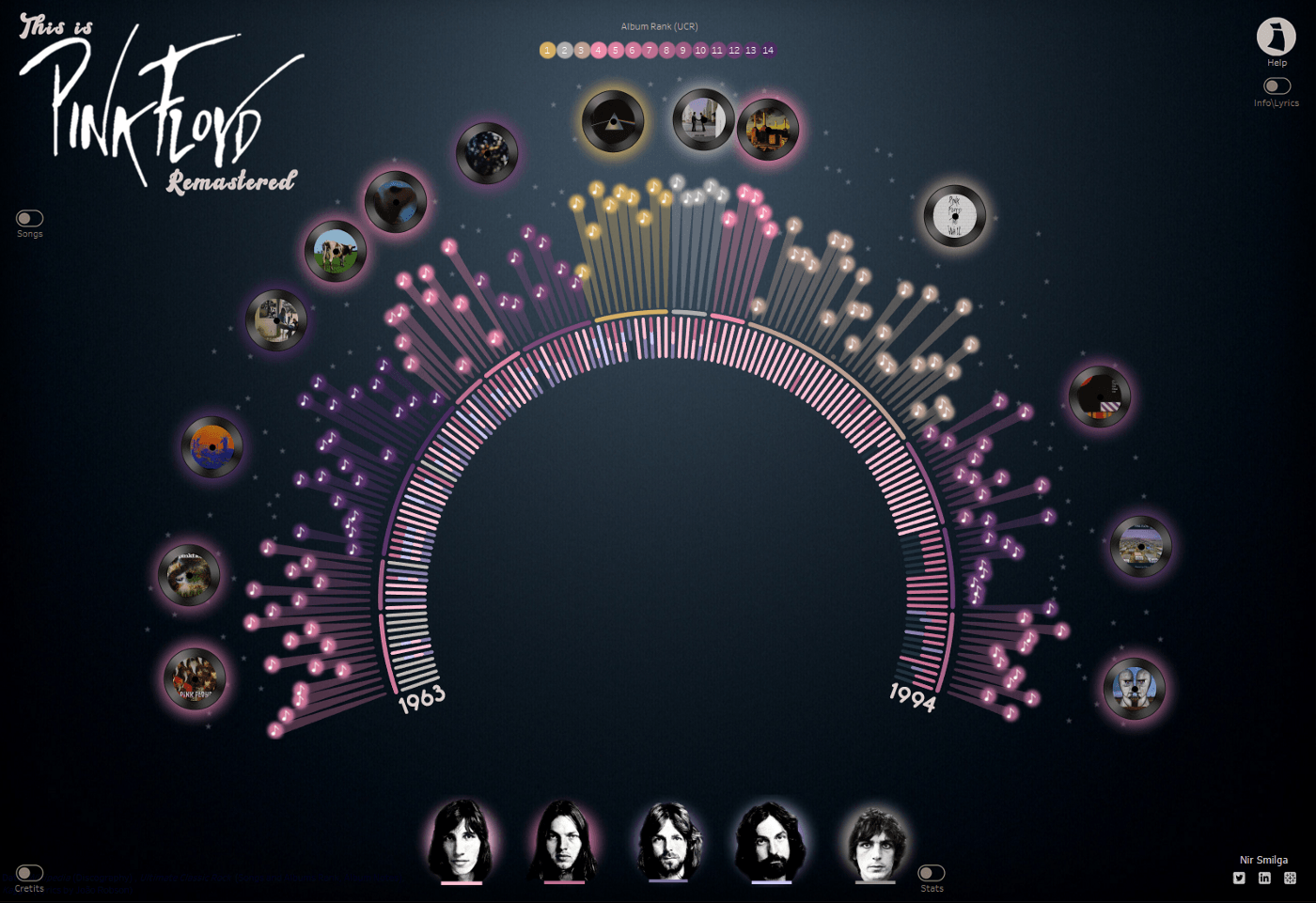Viewport: 1316px width, 903px height.
Task: Open the author's Twitter link
Action: click(x=1239, y=879)
